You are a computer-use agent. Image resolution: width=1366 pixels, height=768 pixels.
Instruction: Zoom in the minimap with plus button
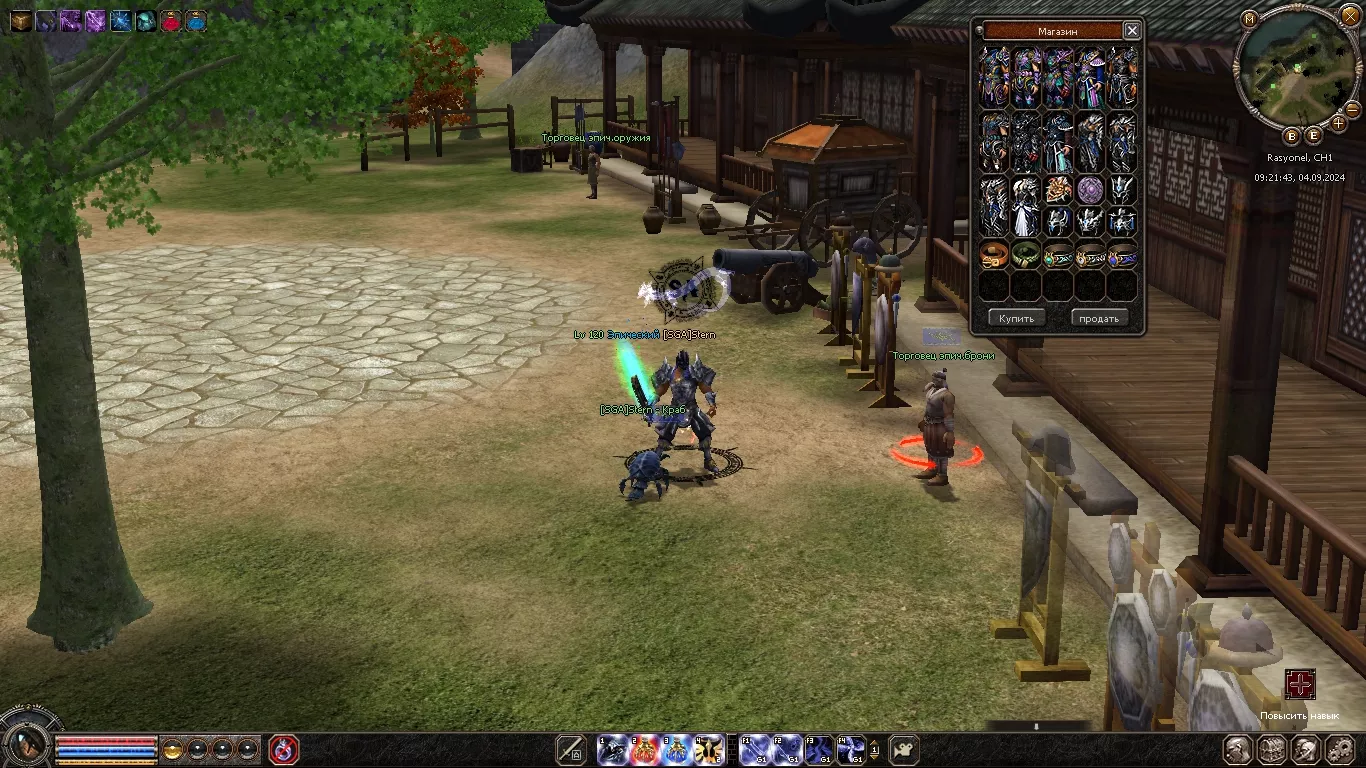1339,123
